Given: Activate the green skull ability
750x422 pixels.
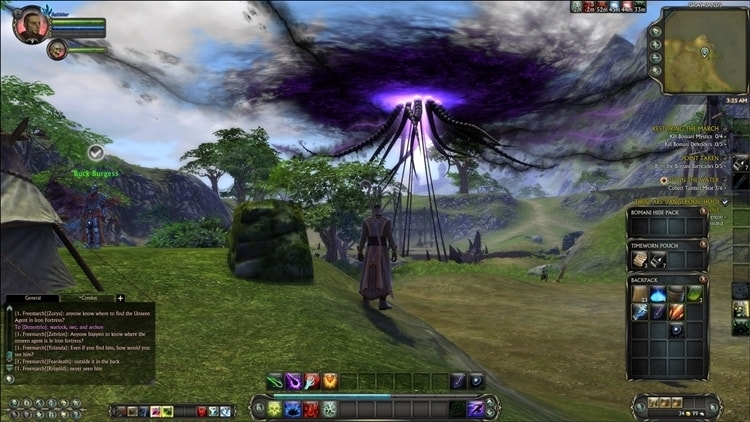Looking at the screenshot, I should coord(274,408).
